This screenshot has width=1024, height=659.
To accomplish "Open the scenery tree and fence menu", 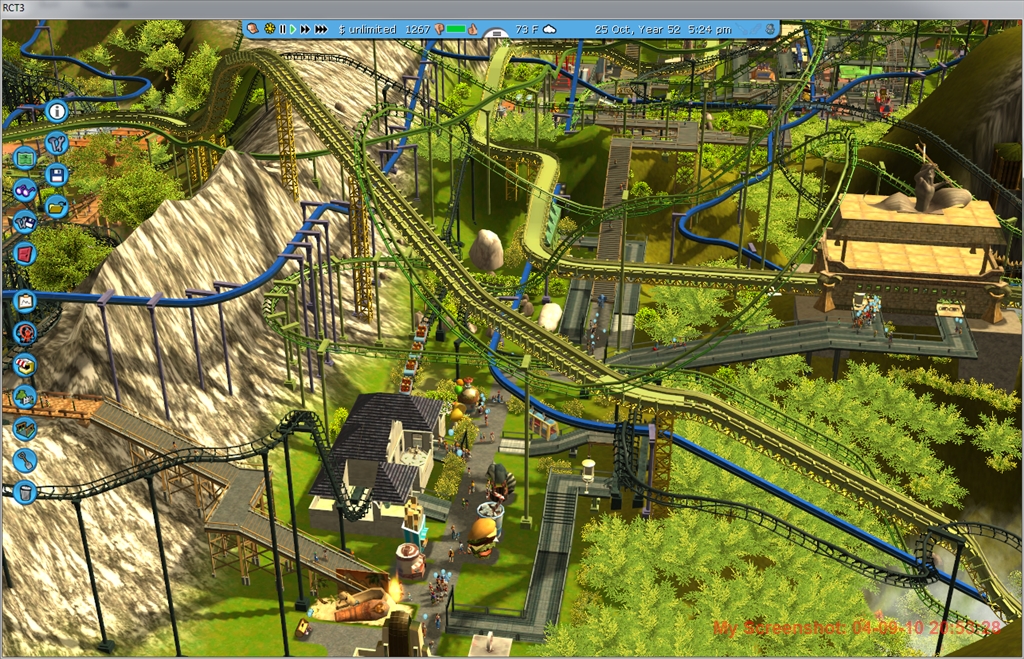I will (25, 397).
